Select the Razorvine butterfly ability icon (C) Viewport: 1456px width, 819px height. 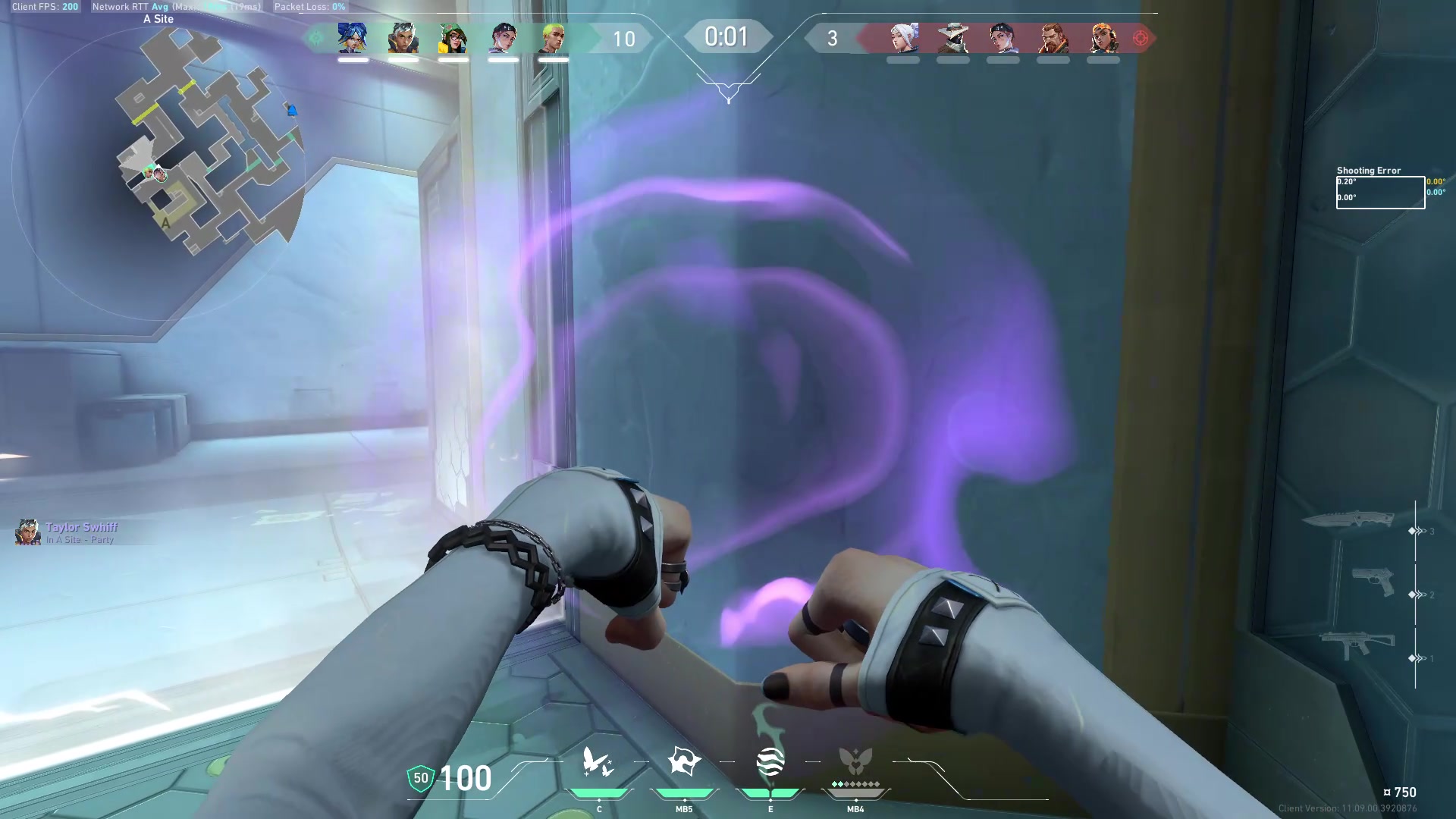pyautogui.click(x=599, y=762)
